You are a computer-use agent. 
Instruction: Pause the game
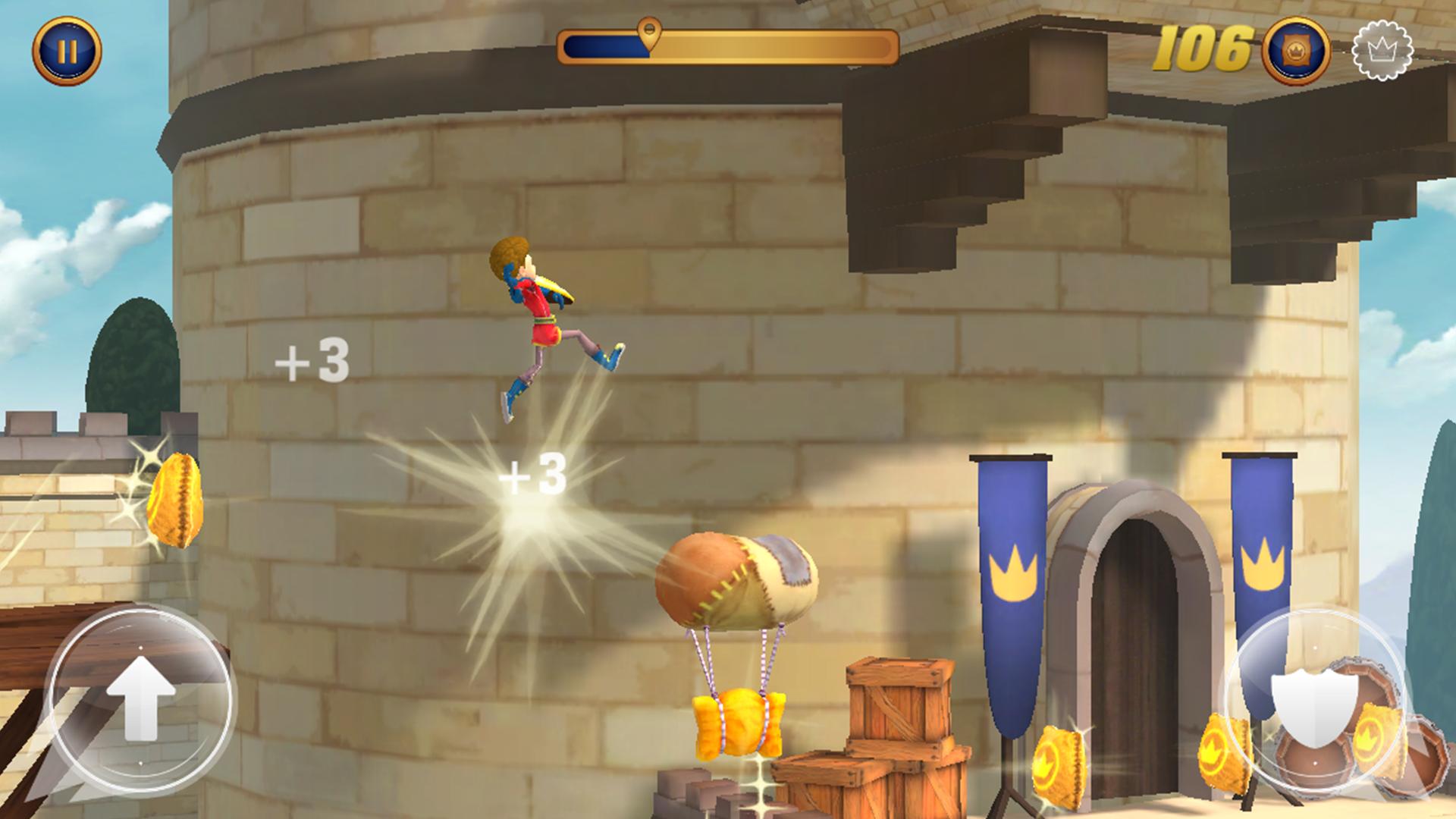tap(67, 51)
